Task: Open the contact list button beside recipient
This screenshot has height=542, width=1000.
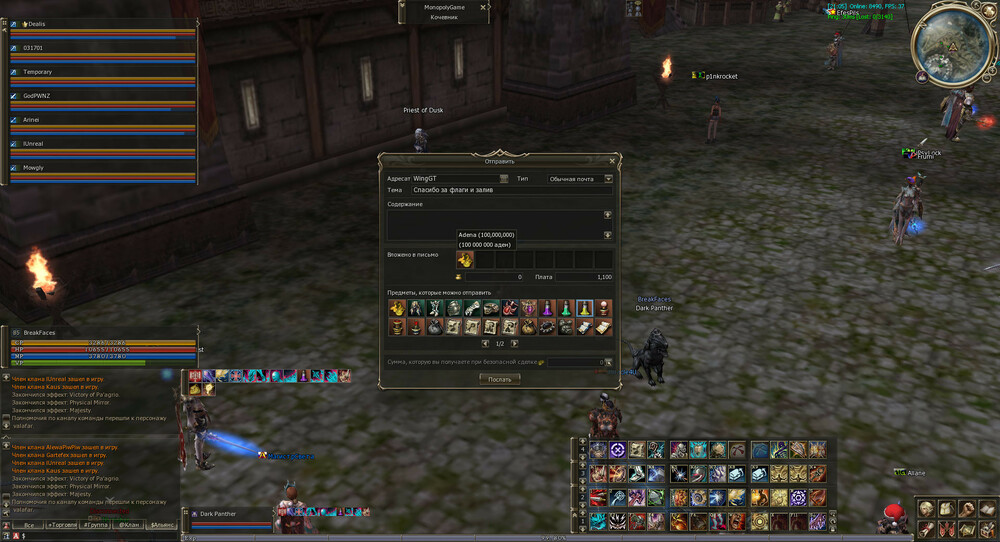Action: [504, 178]
